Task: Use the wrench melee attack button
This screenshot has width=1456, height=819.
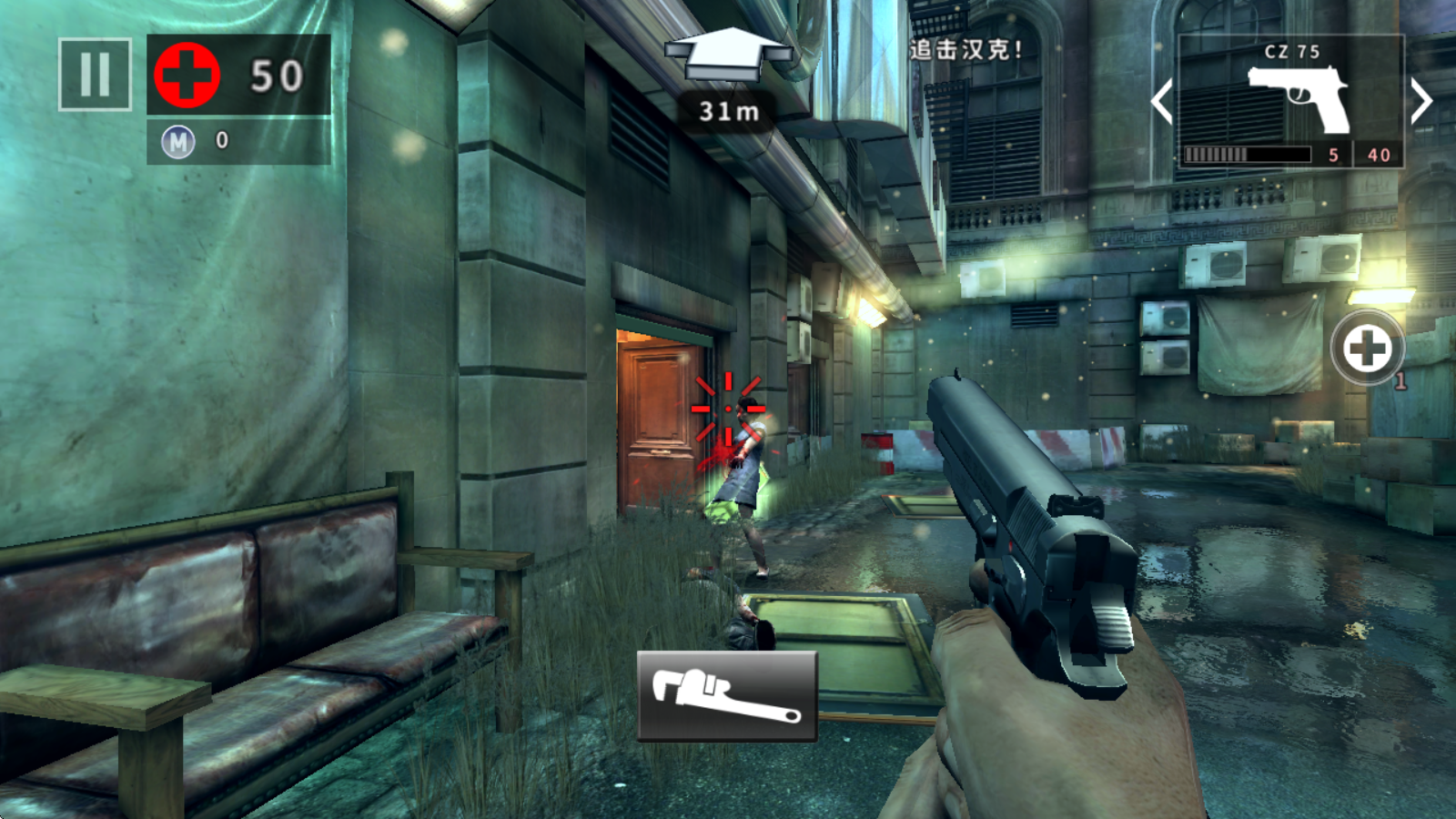Action: point(726,696)
